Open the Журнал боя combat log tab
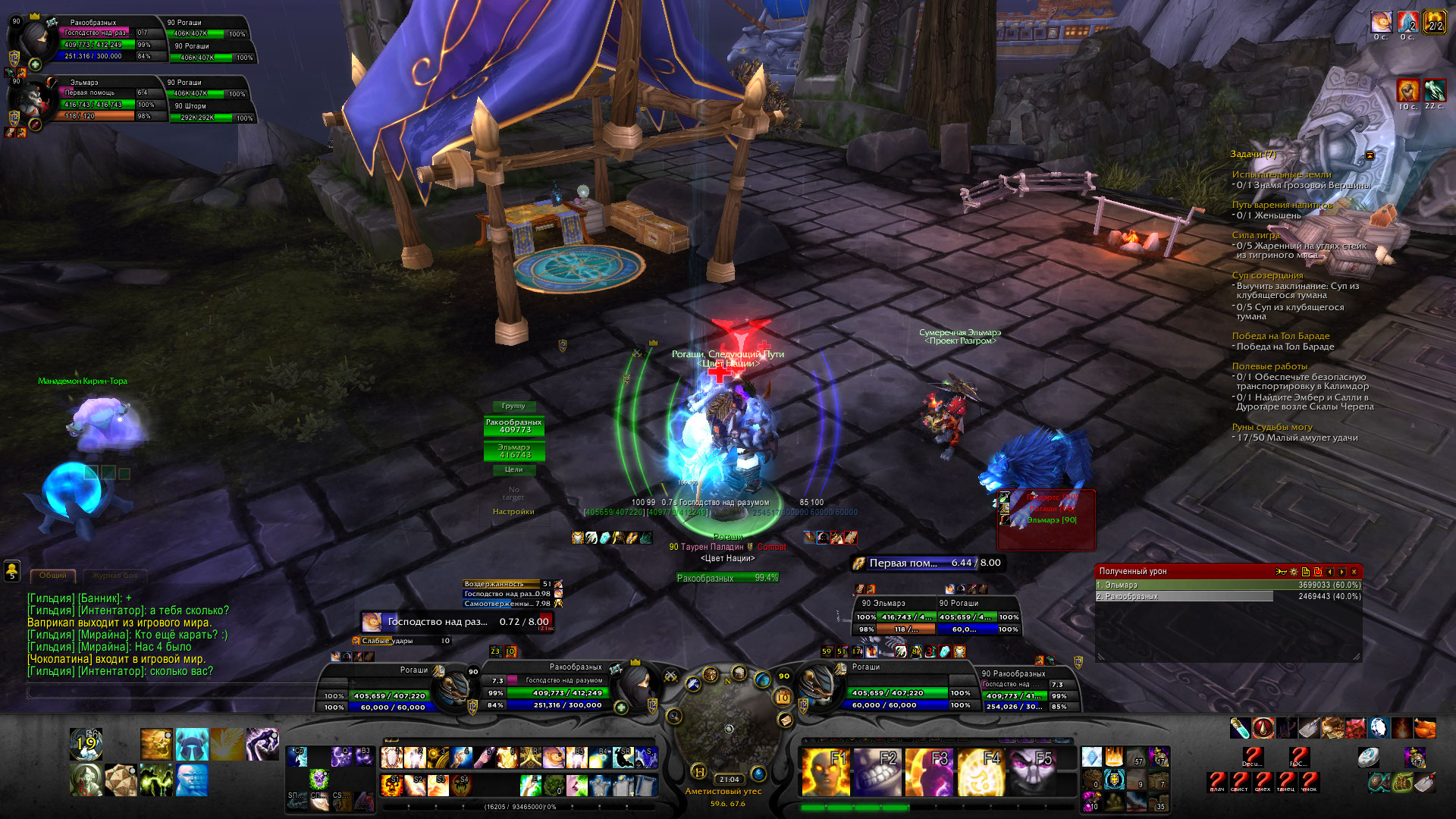This screenshot has height=819, width=1456. (115, 576)
